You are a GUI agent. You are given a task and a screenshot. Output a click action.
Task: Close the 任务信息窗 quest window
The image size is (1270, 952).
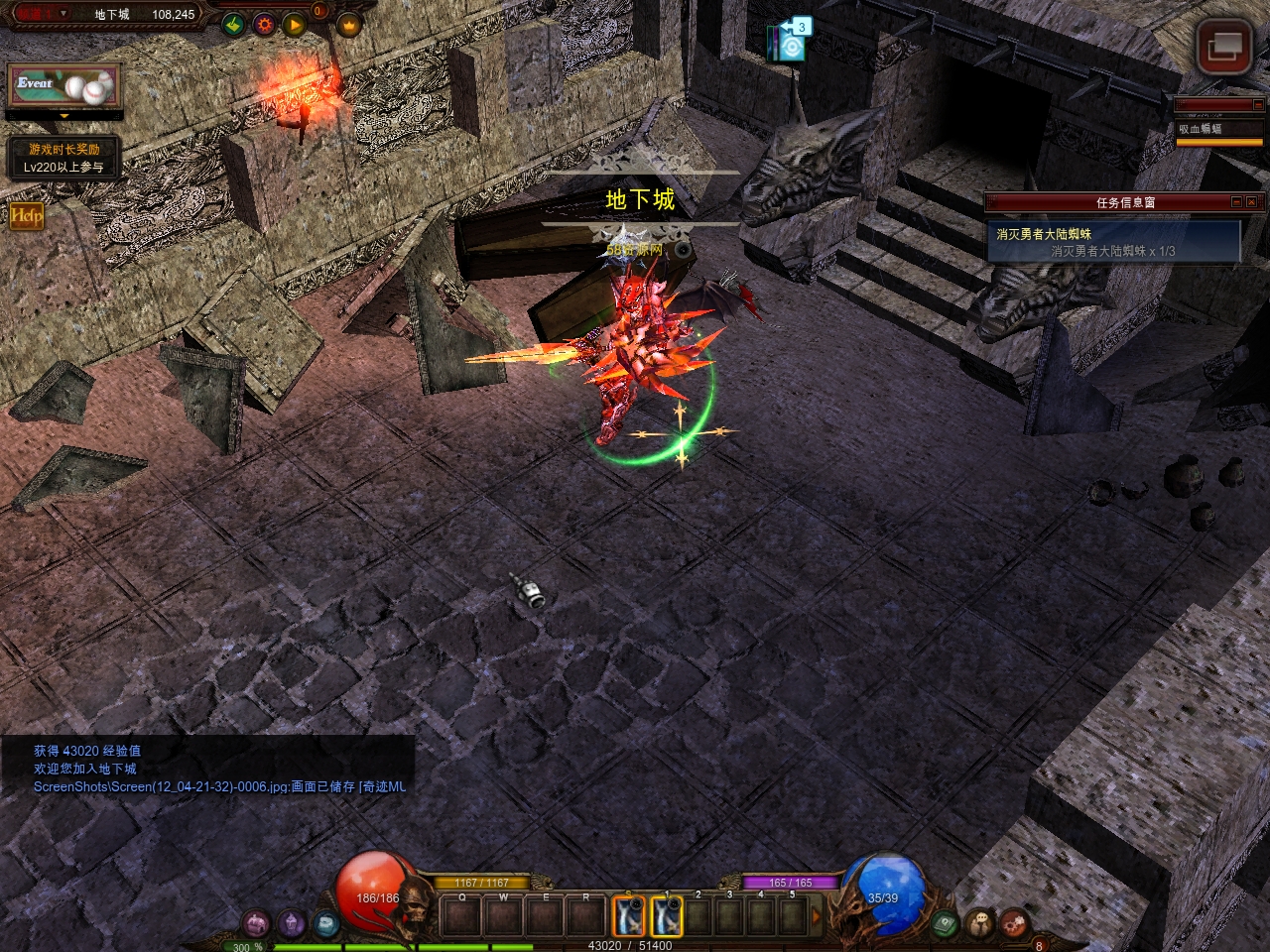pyautogui.click(x=1252, y=201)
